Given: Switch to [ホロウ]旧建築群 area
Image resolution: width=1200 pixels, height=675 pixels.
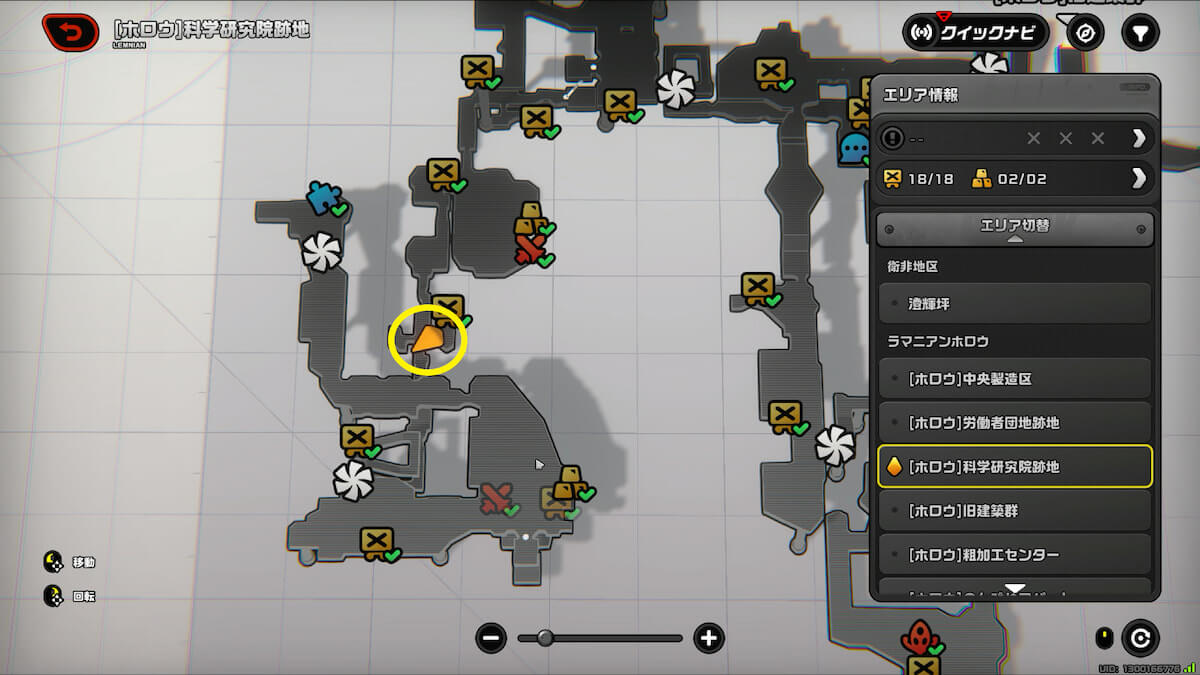Looking at the screenshot, I should click(1015, 511).
